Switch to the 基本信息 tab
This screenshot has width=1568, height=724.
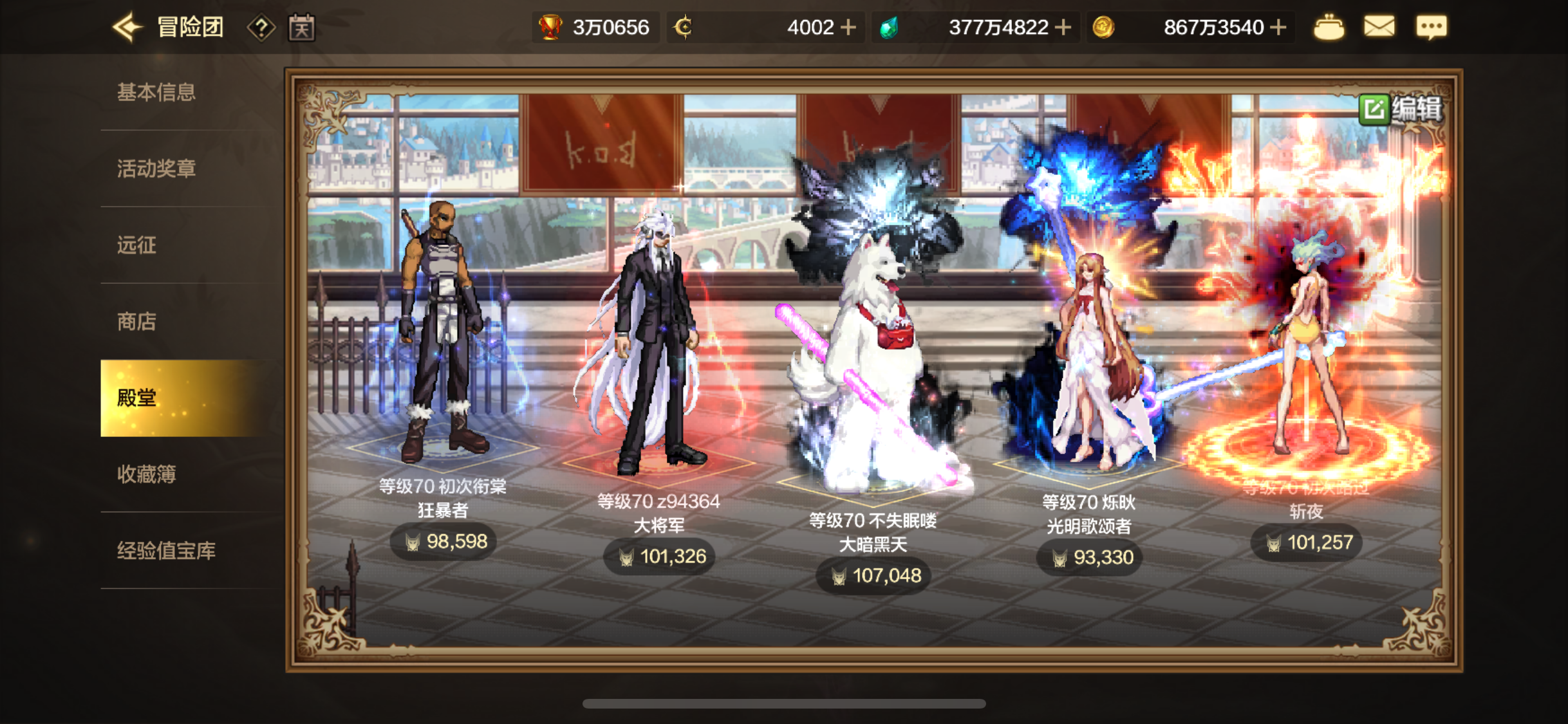coord(156,92)
